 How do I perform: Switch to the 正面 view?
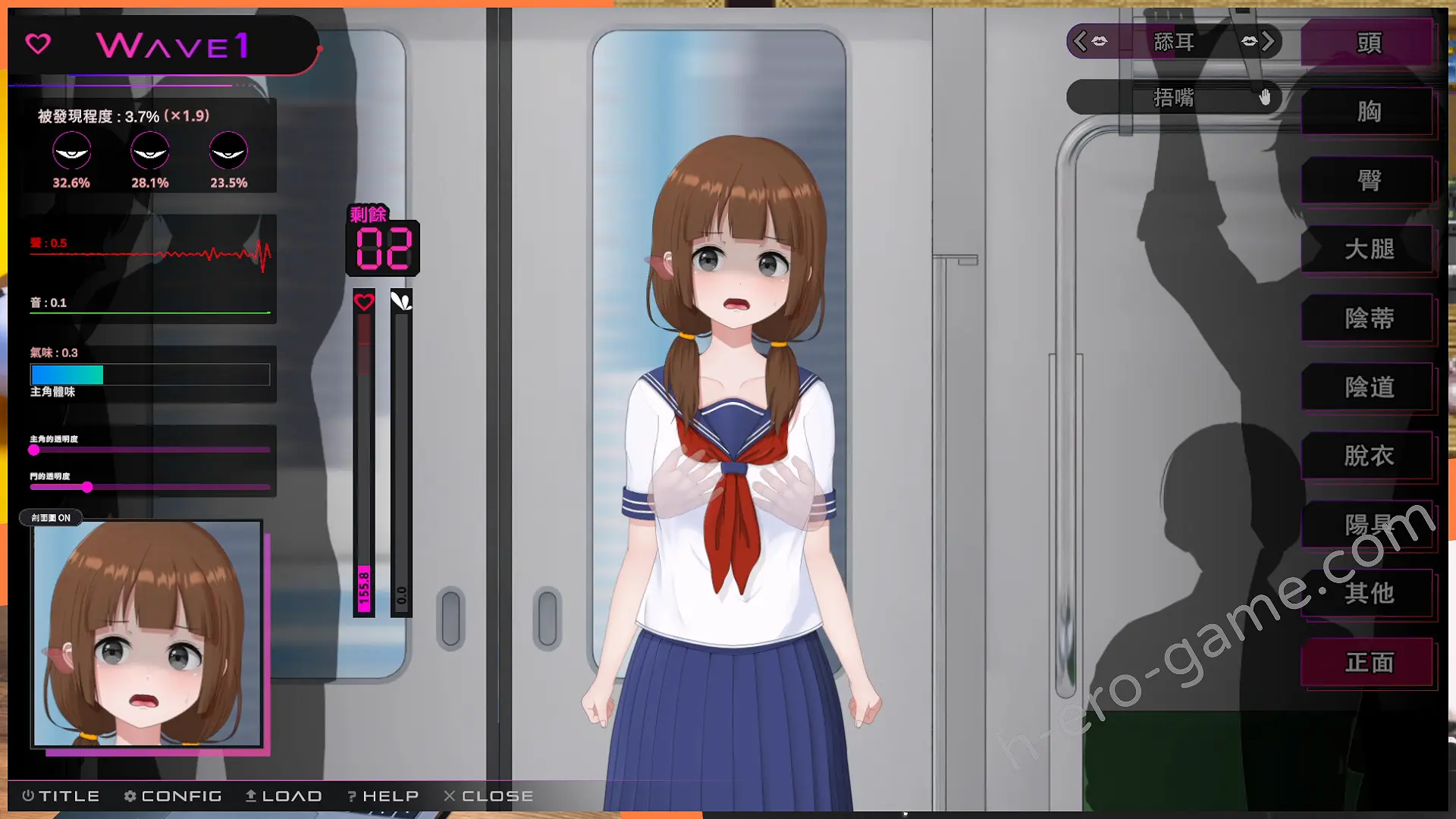tap(1368, 663)
